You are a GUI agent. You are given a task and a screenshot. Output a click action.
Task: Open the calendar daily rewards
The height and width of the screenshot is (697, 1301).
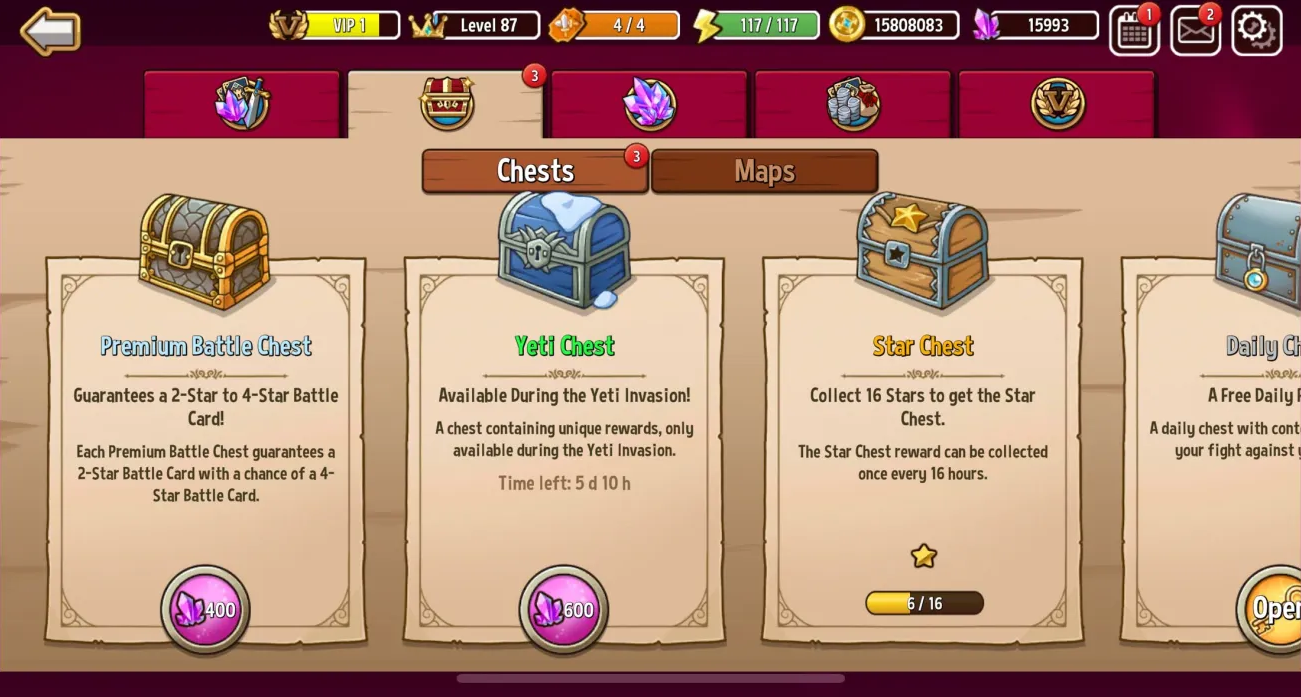pyautogui.click(x=1134, y=30)
